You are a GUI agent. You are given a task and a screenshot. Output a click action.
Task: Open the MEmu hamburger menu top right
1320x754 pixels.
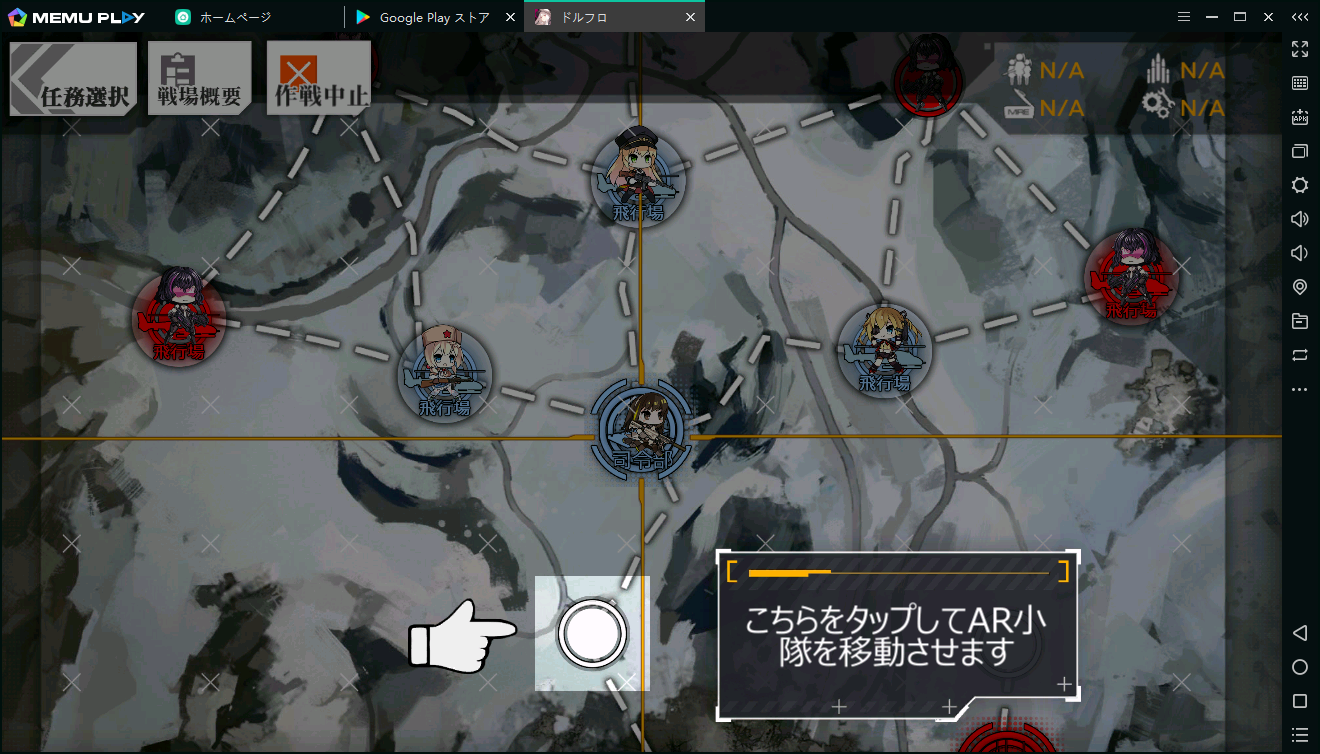pyautogui.click(x=1183, y=16)
